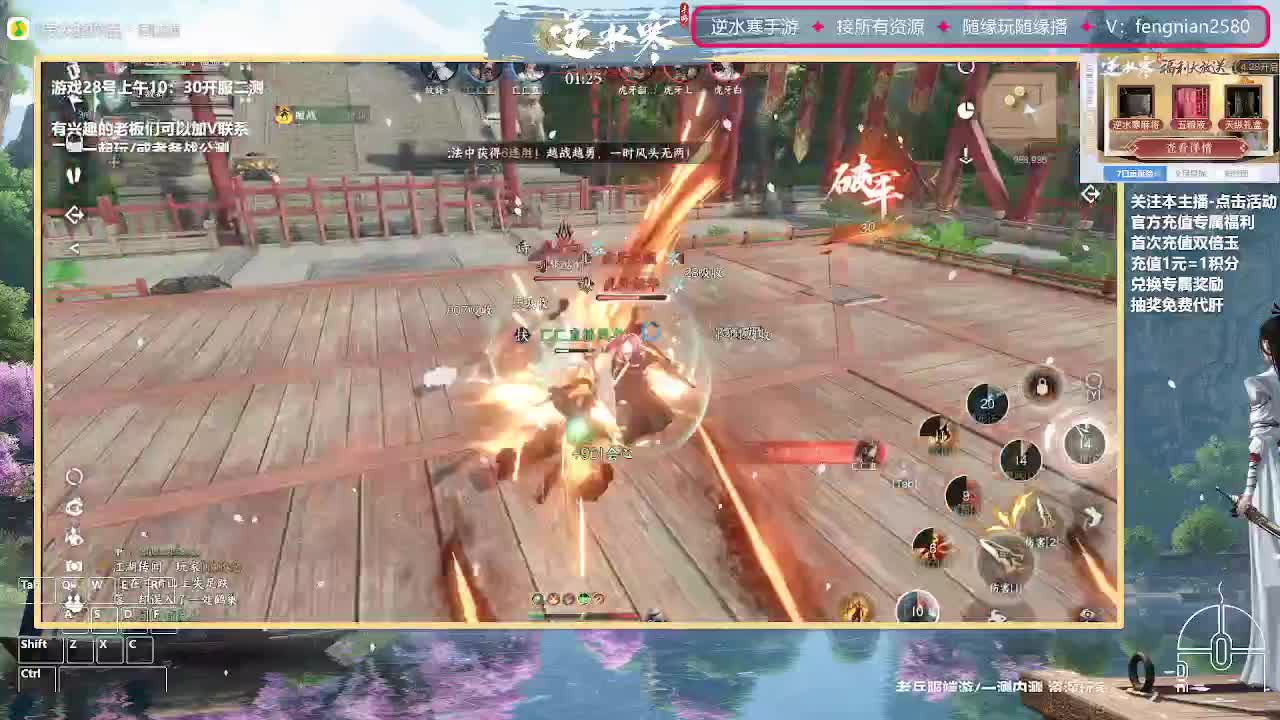Open the right-side flyout with the arrow chevron
The image size is (1280, 720).
tap(1091, 194)
